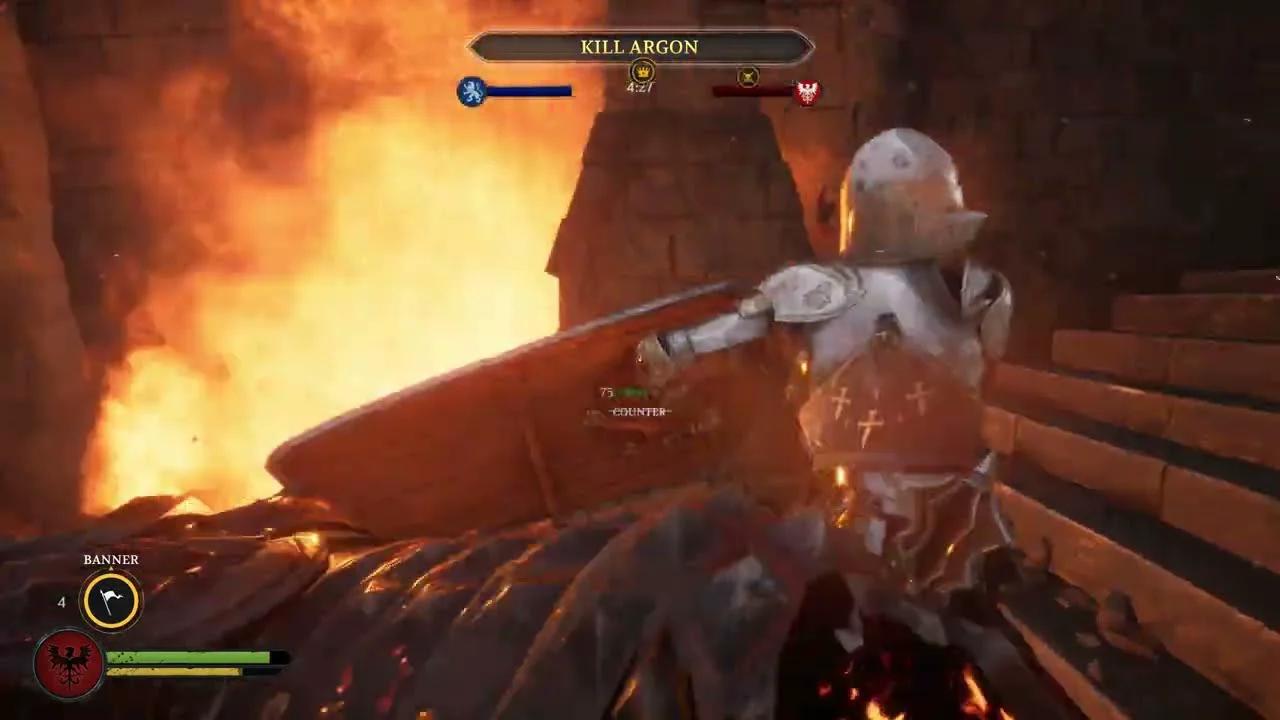Toggle the KILL ARGON objective banner
Screen dimensions: 1280x720
point(640,47)
